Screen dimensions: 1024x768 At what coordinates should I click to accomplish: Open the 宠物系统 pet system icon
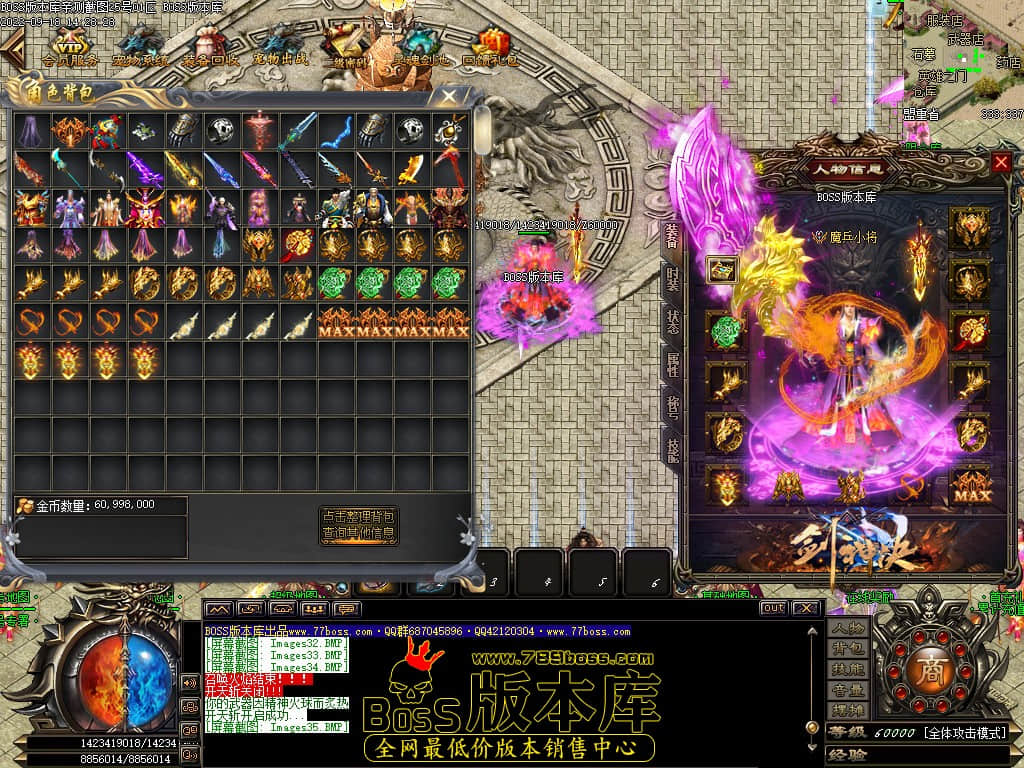click(x=140, y=47)
